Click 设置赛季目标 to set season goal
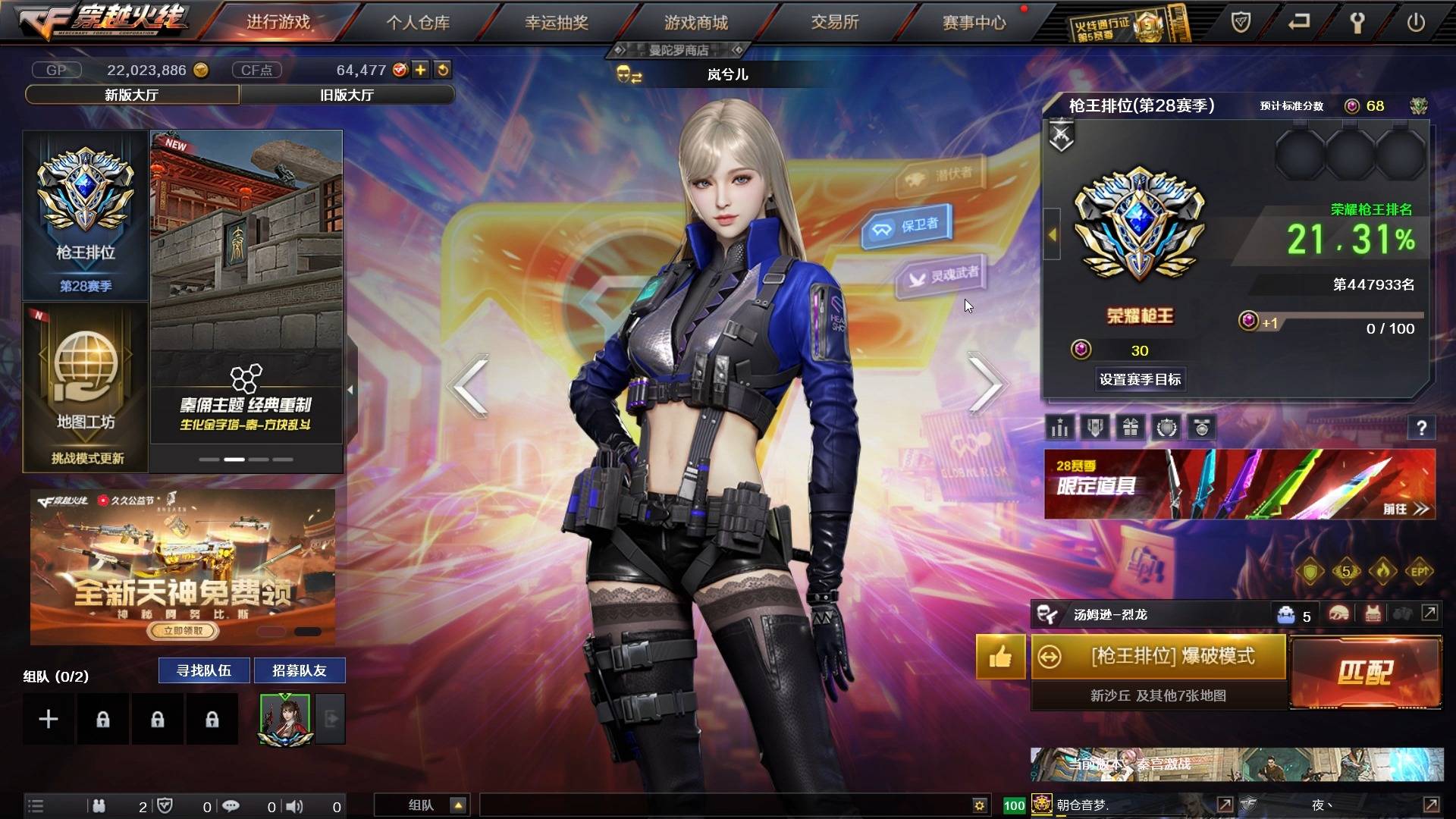 point(1142,379)
